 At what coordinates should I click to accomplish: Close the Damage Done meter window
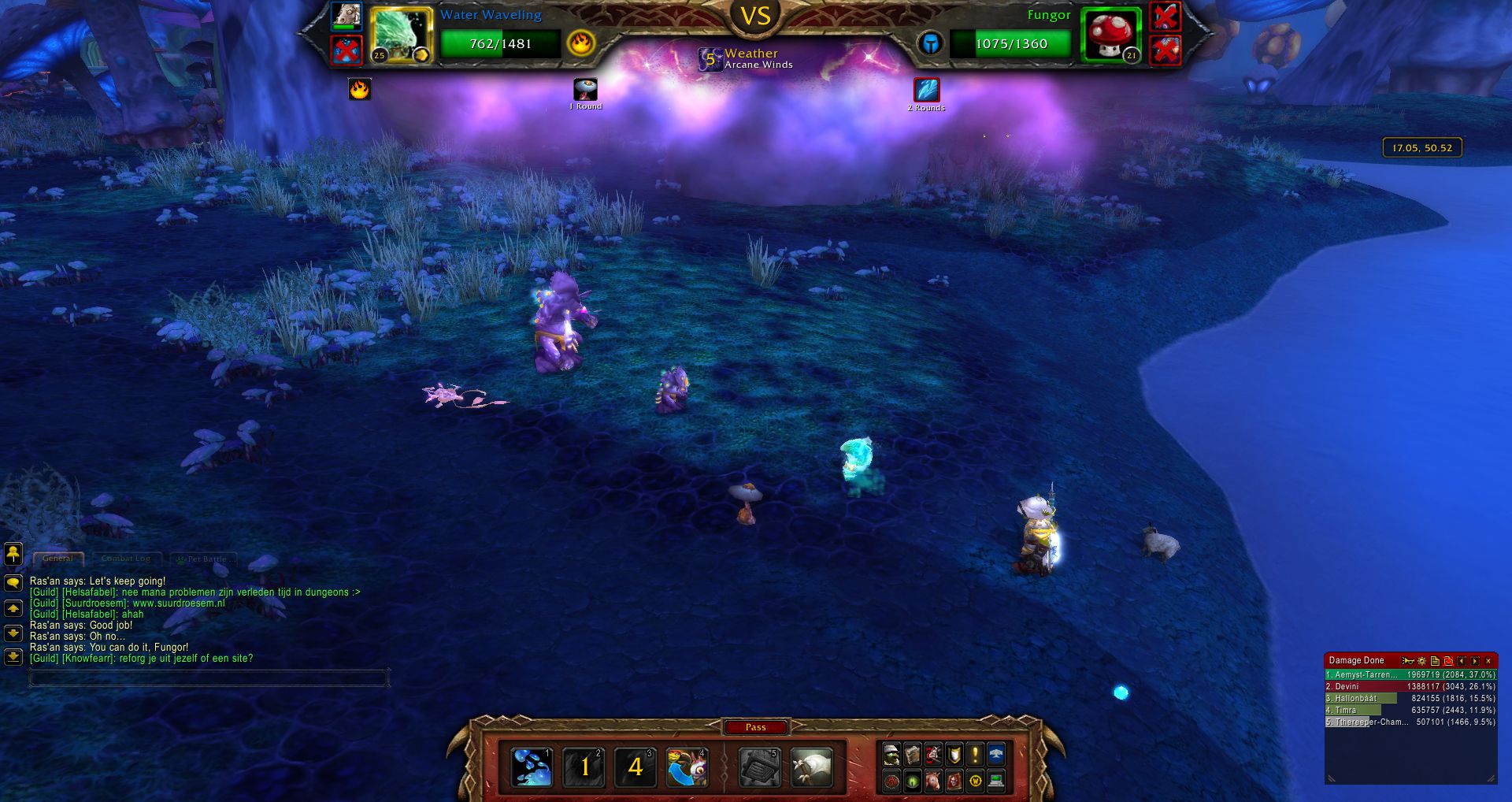pyautogui.click(x=1488, y=661)
